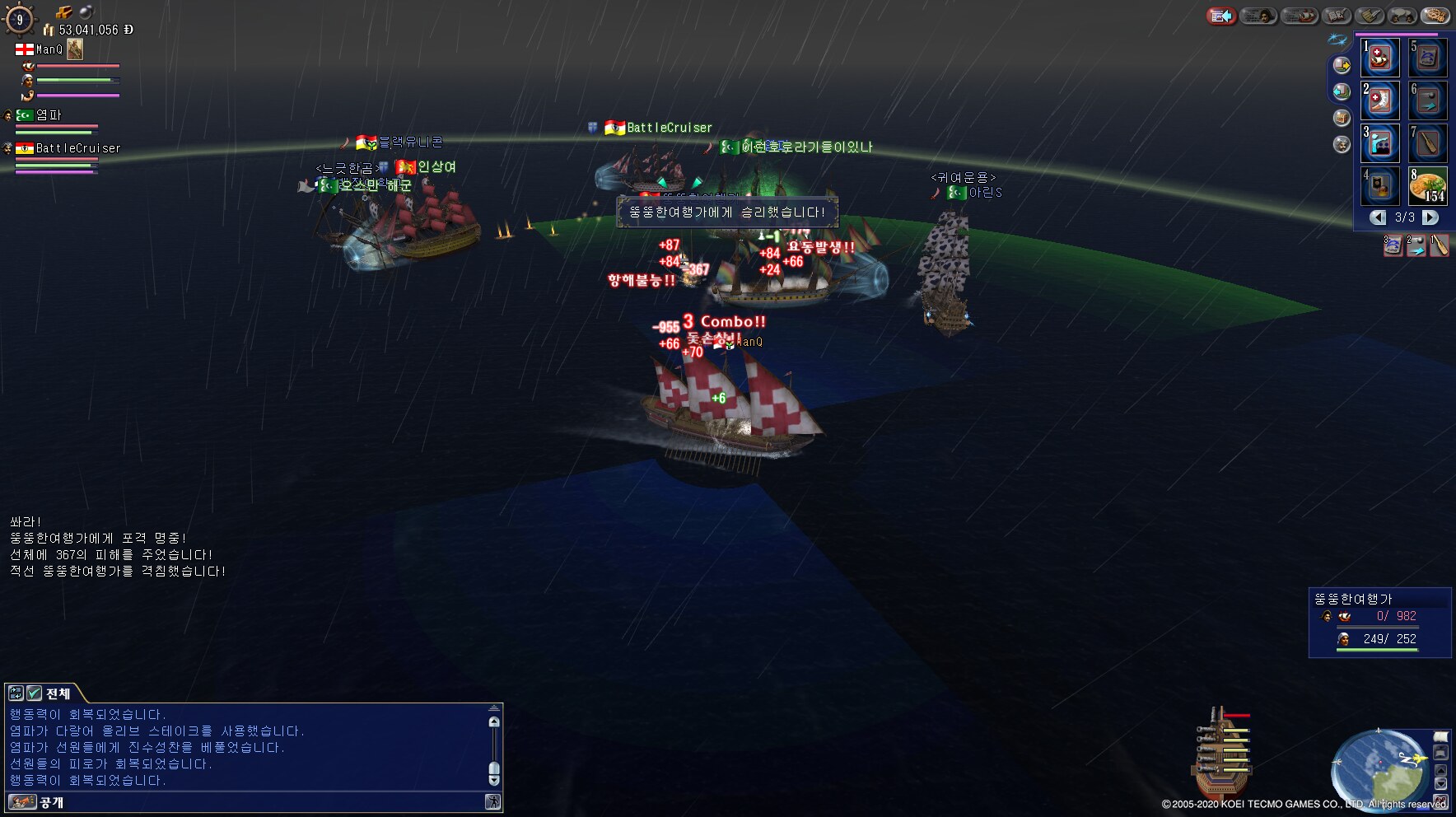This screenshot has width=1456, height=817.
Task: Activate the bandage first-aid skill in slot 2
Action: pyautogui.click(x=1380, y=100)
